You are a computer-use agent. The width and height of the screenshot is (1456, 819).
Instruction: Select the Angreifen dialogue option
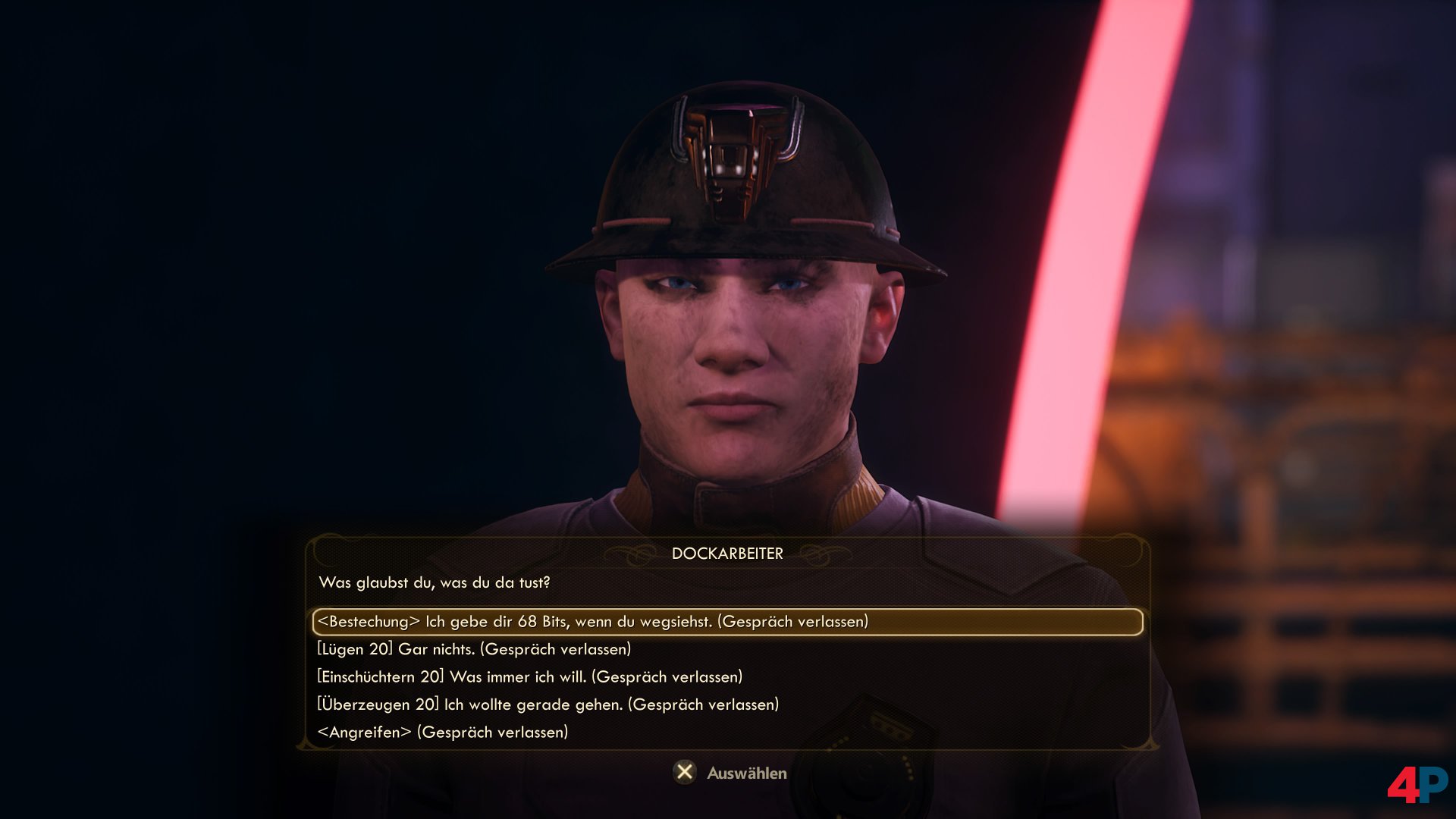(x=442, y=733)
